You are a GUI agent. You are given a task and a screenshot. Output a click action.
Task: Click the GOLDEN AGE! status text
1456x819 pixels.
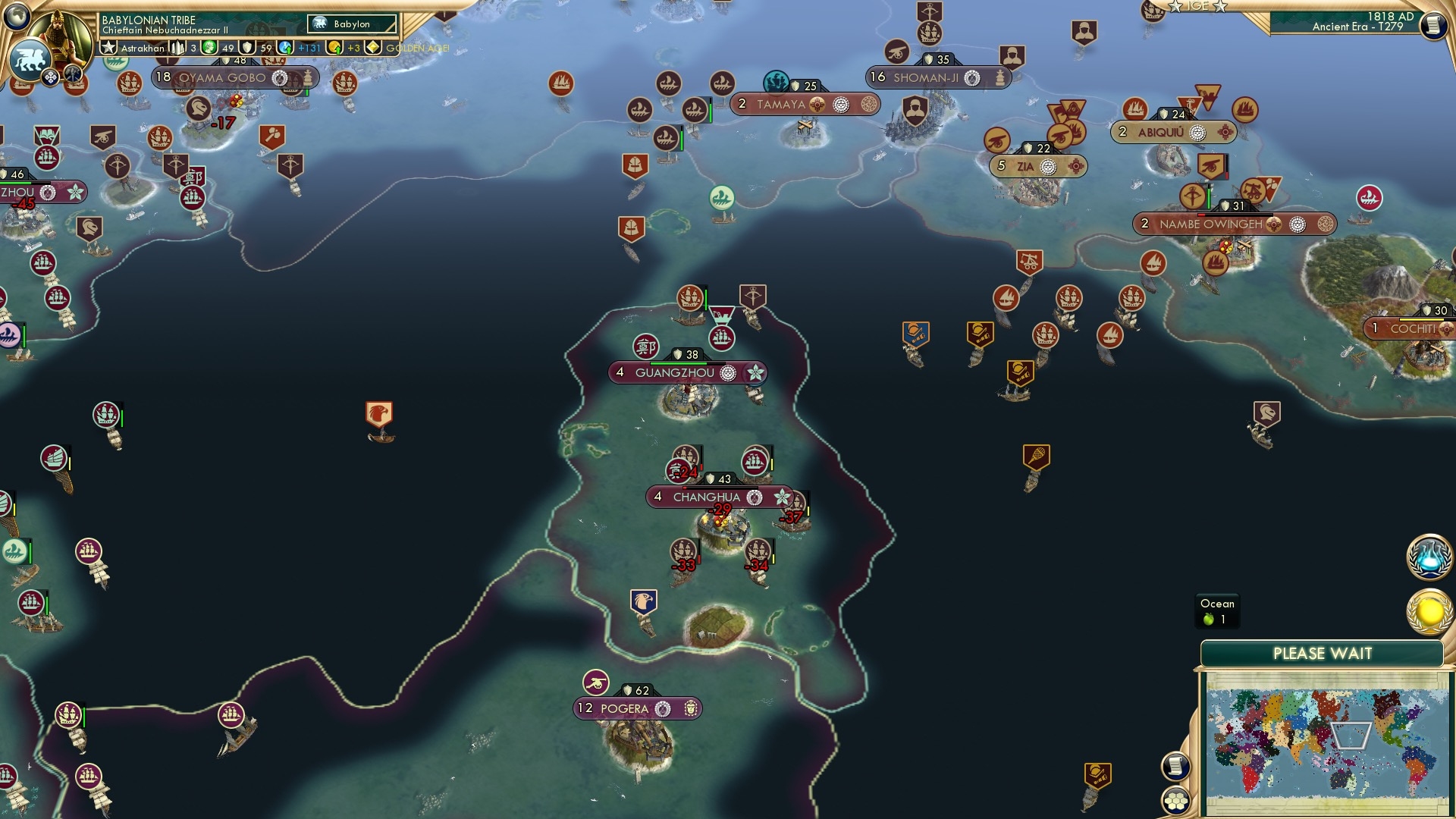point(416,48)
